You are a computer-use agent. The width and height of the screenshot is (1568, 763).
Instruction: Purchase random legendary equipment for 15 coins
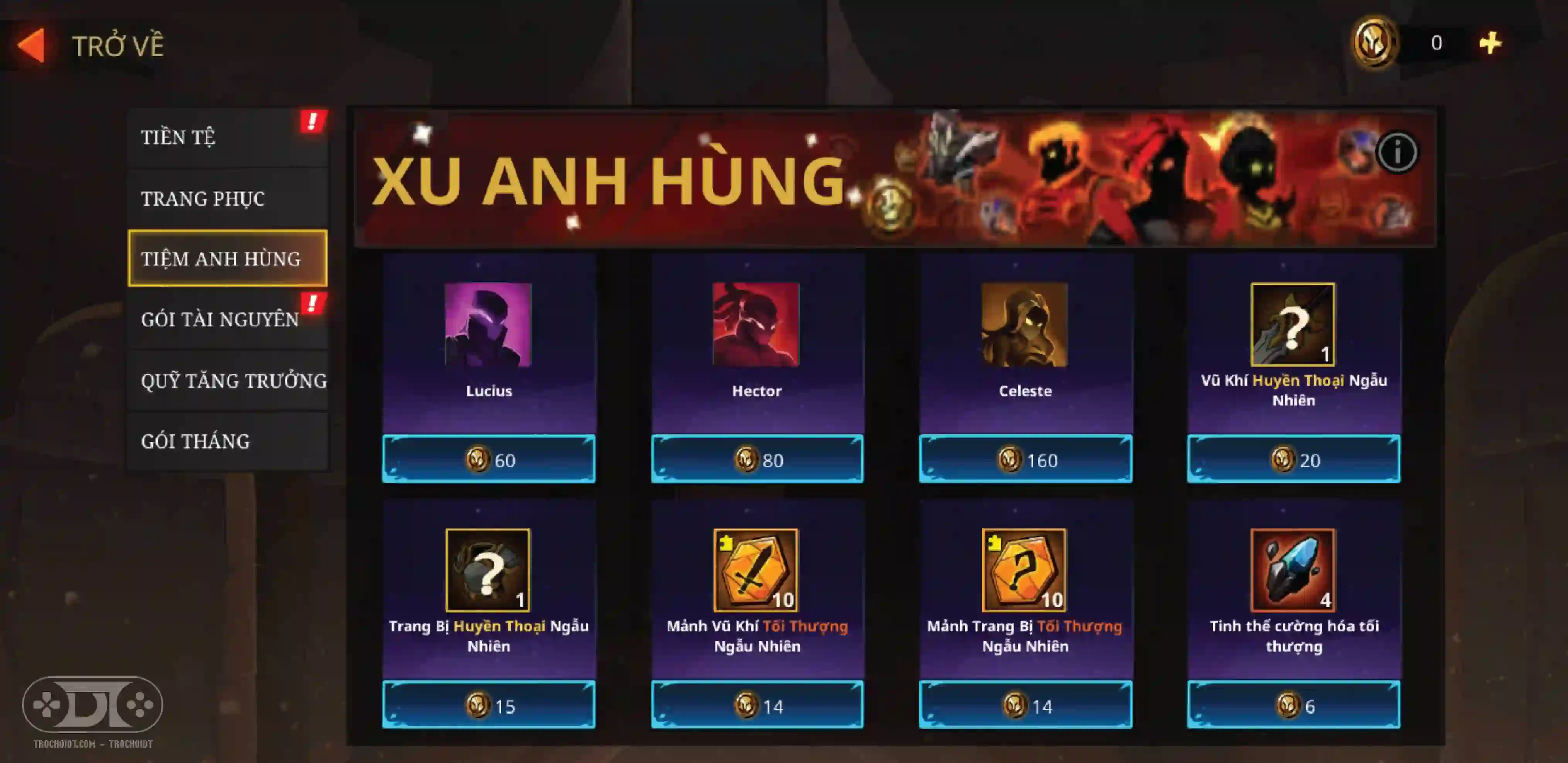tap(489, 705)
